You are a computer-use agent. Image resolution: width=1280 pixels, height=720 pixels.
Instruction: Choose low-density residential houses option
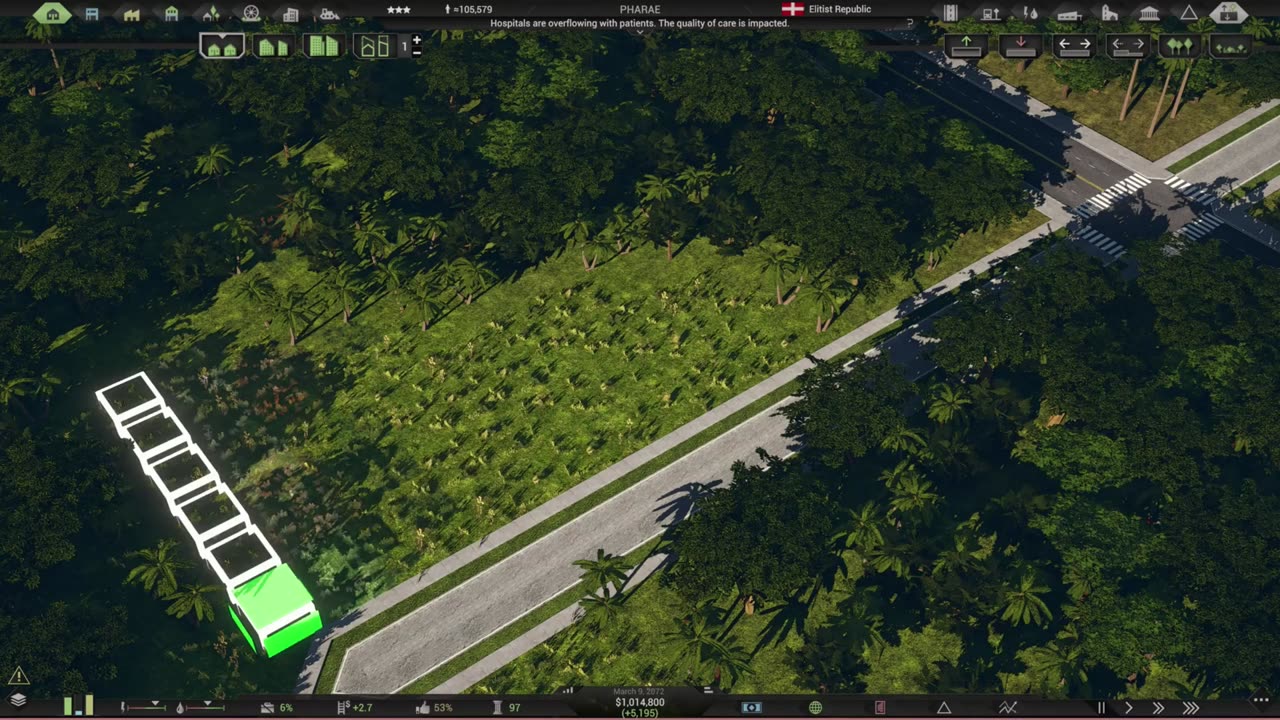[222, 46]
